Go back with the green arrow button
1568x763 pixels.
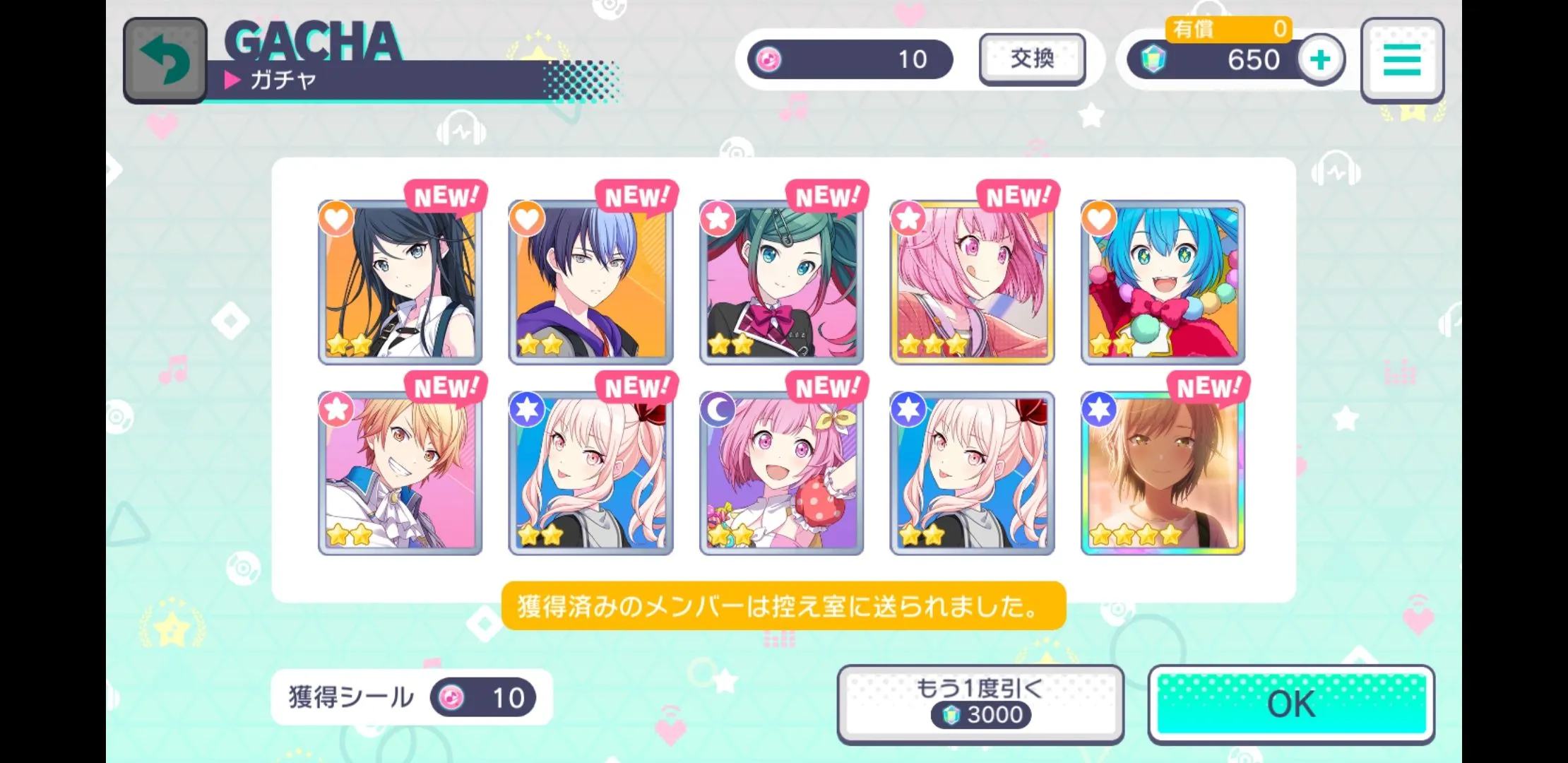pos(165,60)
